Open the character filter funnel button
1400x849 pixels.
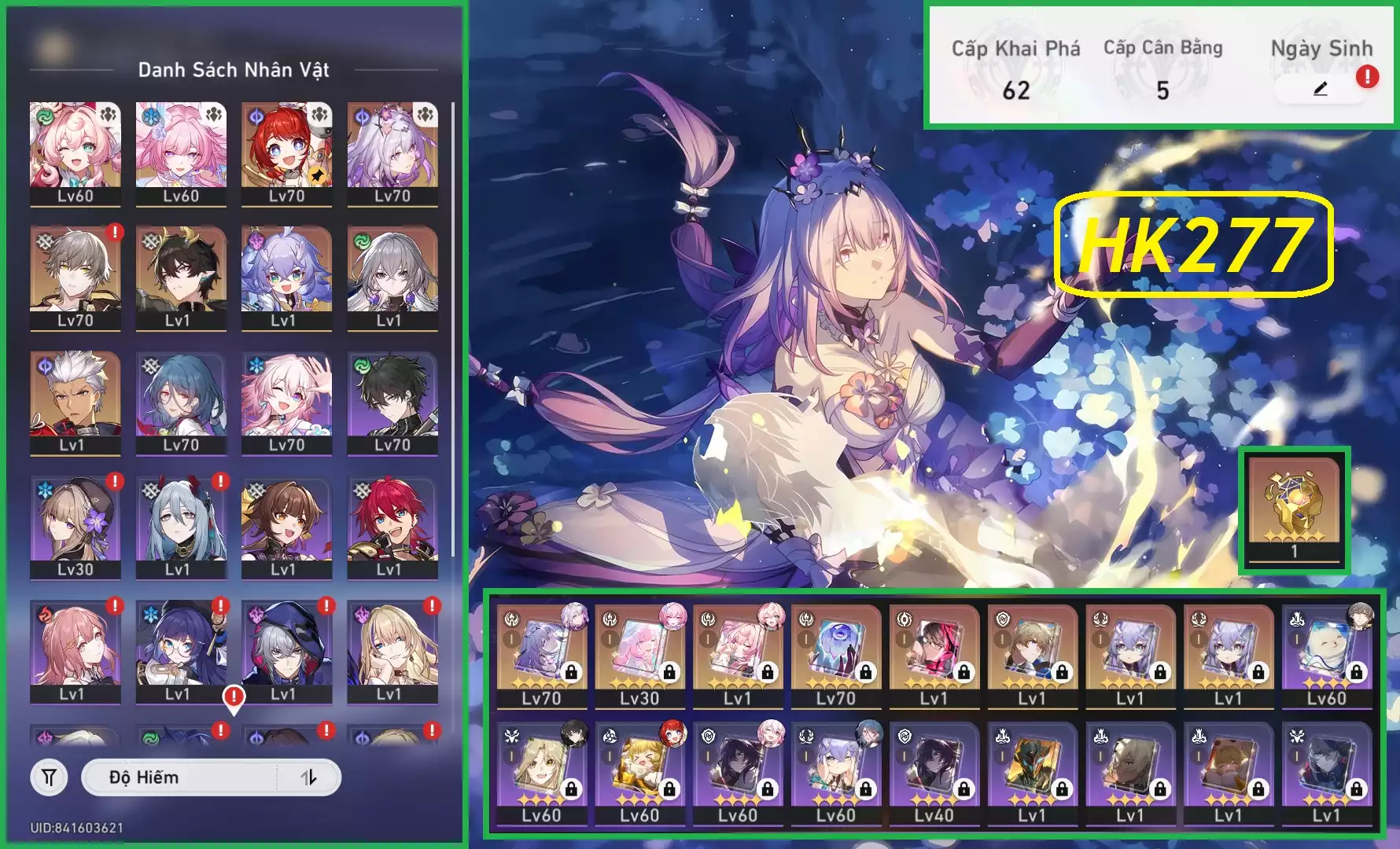[x=49, y=777]
